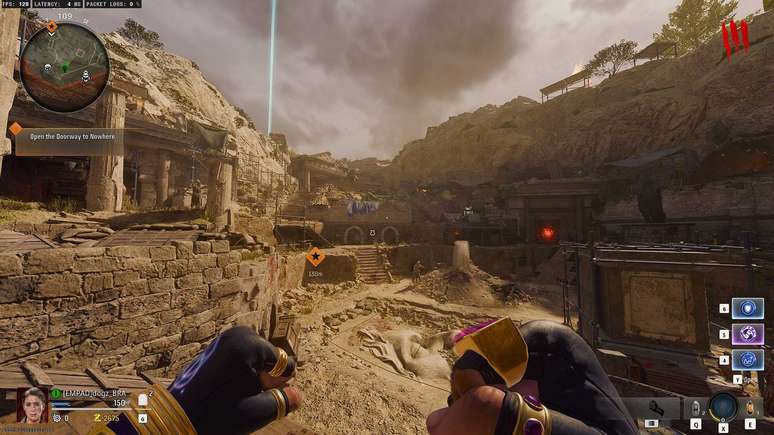774x435 pixels.
Task: Activate the circular field upgrade icon
Action: (x=722, y=407)
